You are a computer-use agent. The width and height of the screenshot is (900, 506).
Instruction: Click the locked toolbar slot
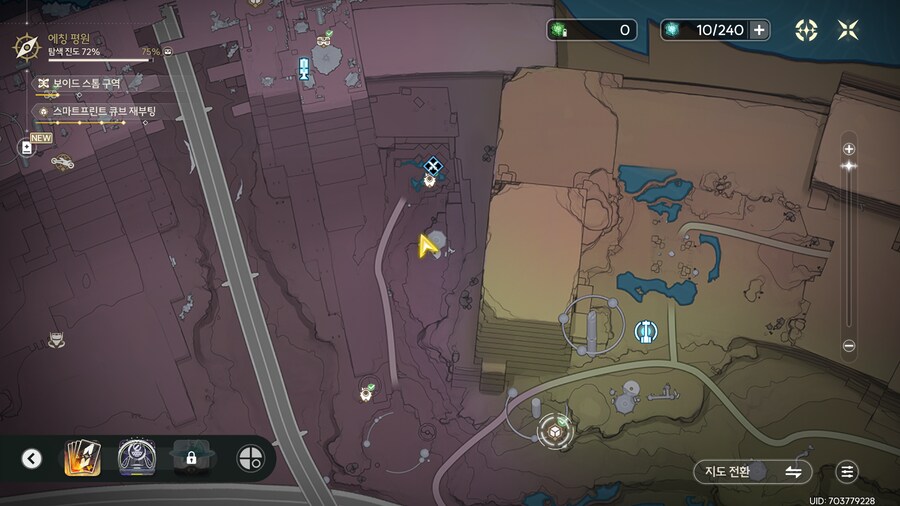[x=189, y=459]
